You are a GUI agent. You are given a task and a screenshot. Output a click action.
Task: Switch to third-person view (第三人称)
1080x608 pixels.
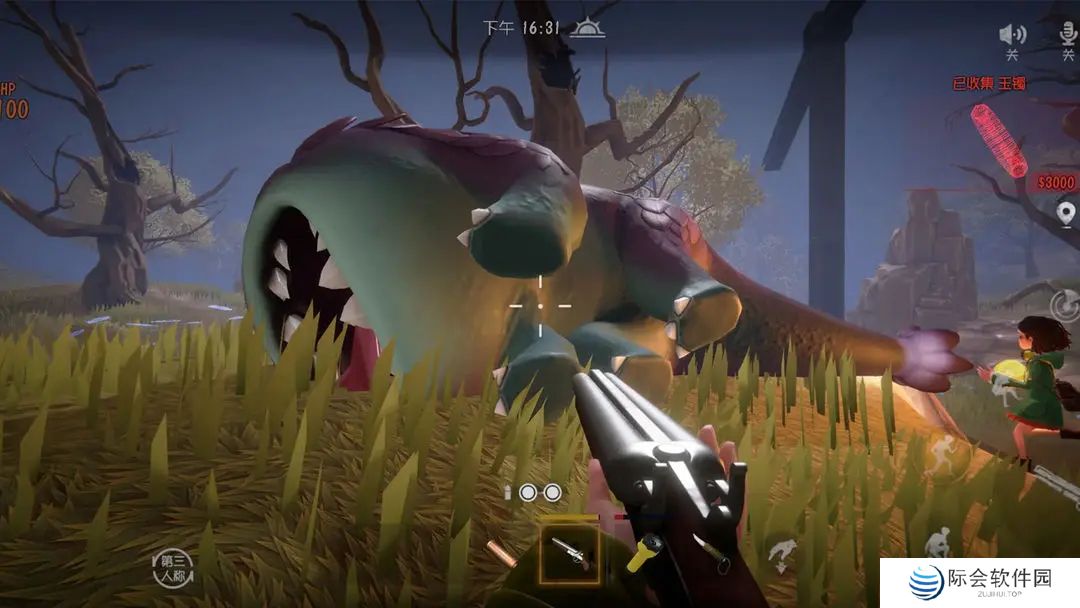(x=172, y=567)
